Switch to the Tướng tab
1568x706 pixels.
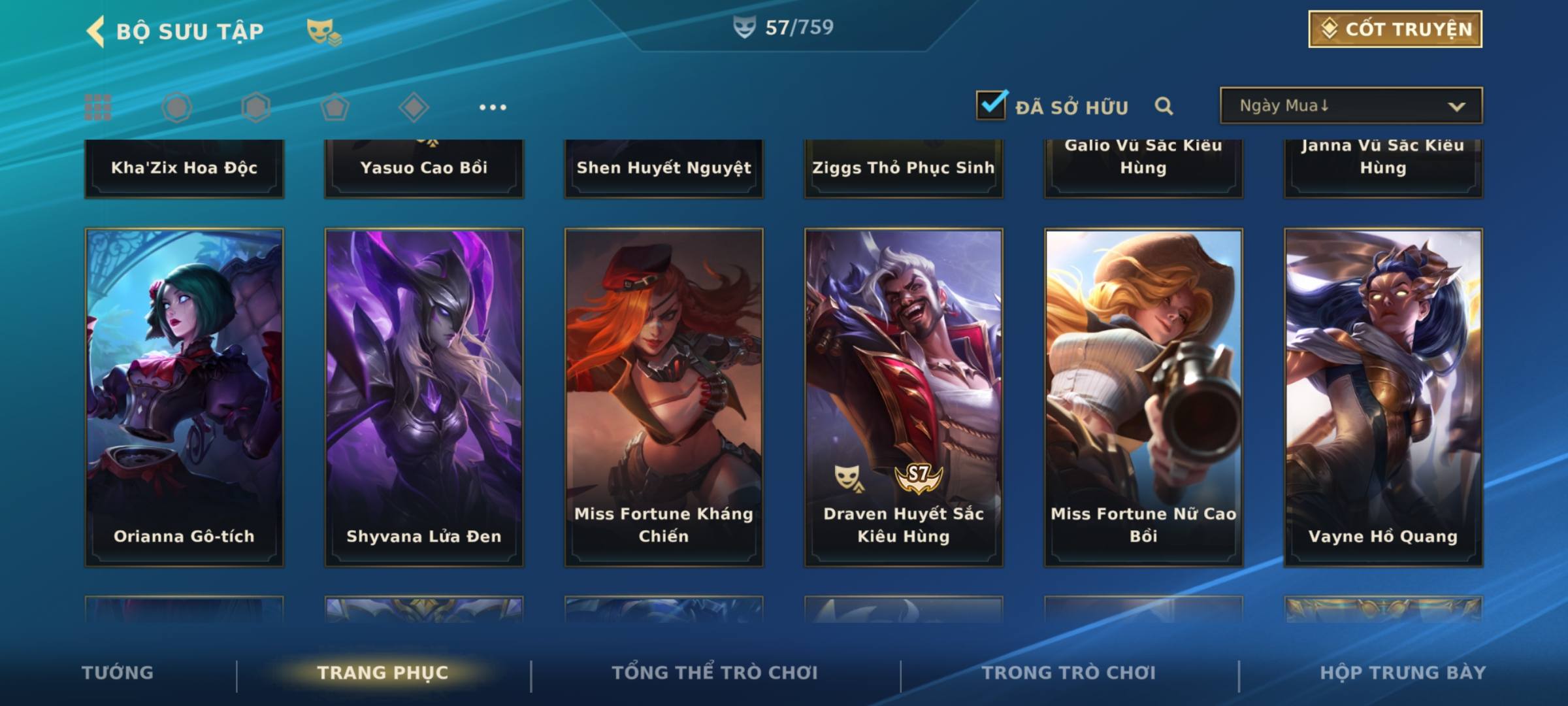118,673
